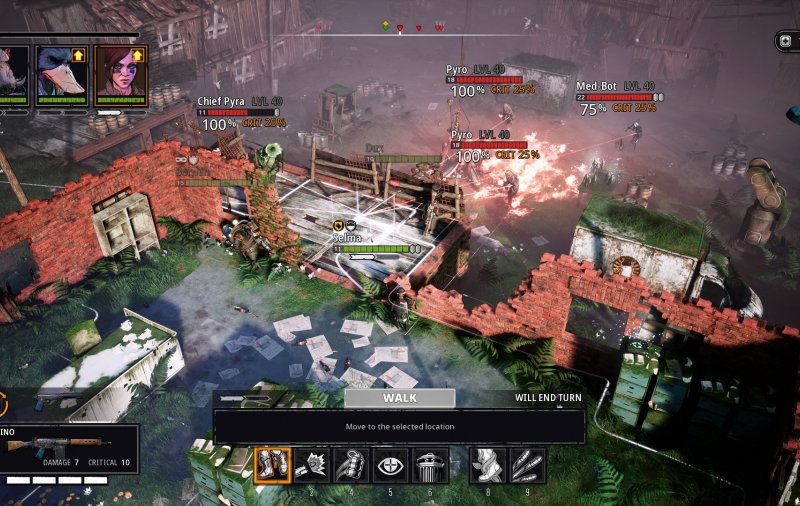Activate the eye crosshair overwatch ability
The height and width of the screenshot is (506, 800).
pyautogui.click(x=391, y=465)
